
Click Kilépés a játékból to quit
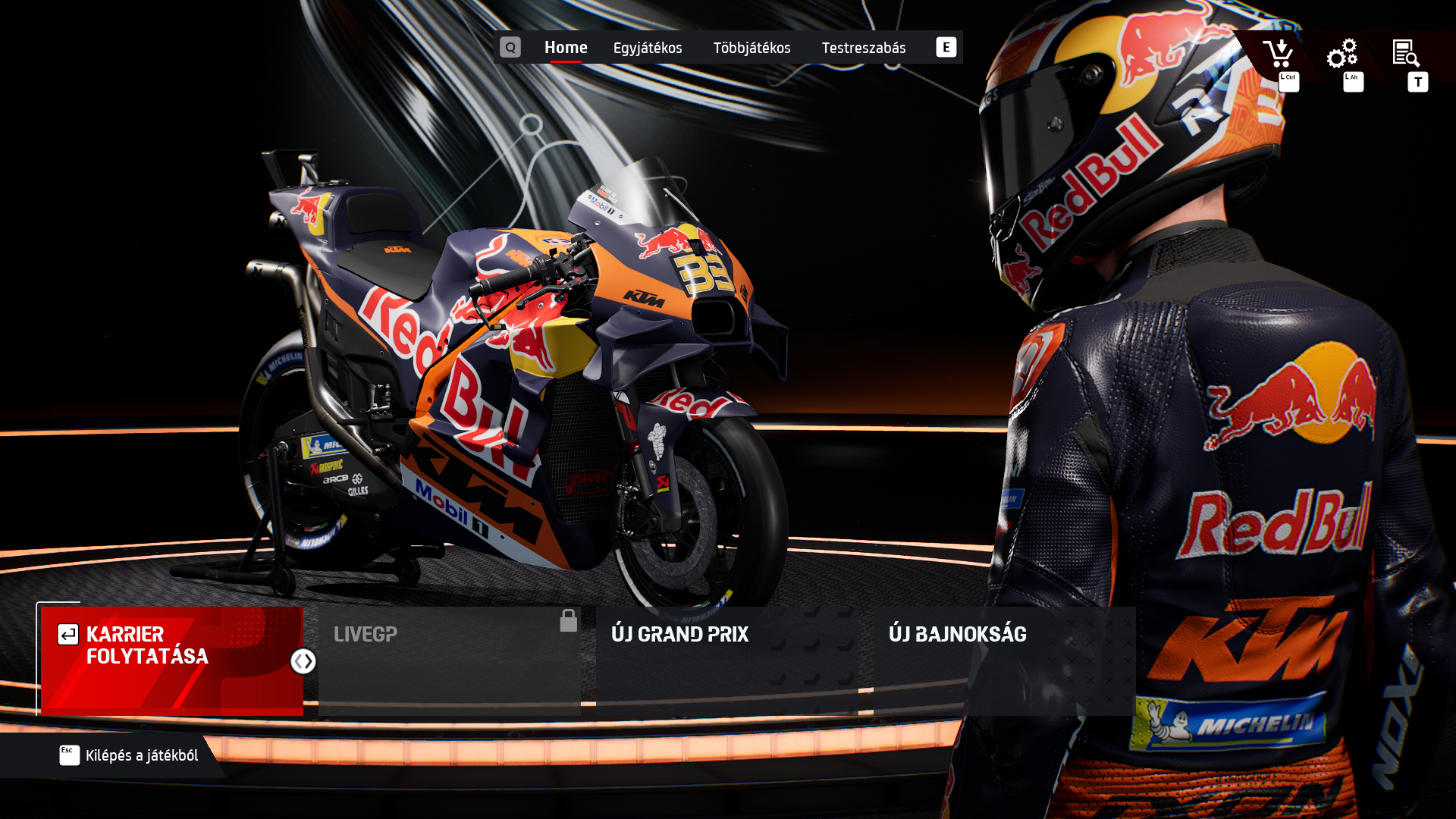[129, 755]
